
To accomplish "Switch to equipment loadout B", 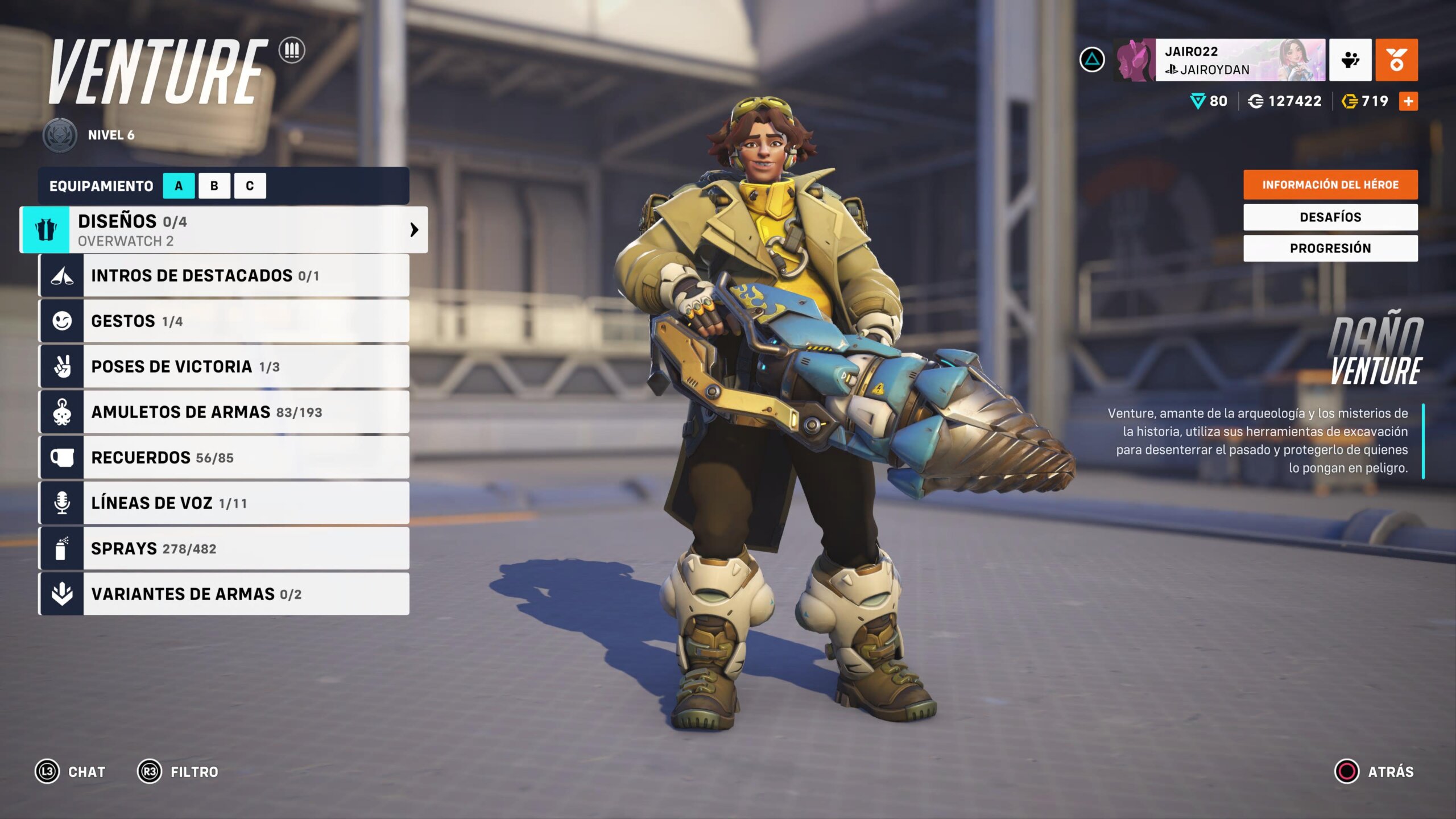I will pyautogui.click(x=214, y=186).
